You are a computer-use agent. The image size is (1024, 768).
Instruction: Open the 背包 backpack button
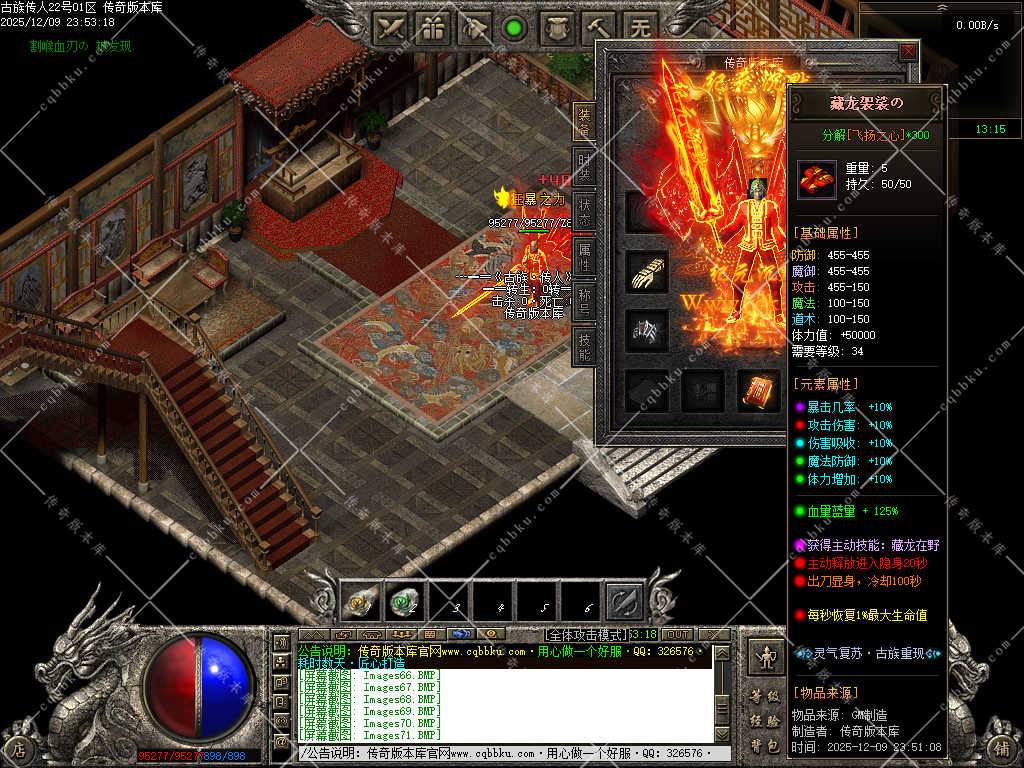765,746
